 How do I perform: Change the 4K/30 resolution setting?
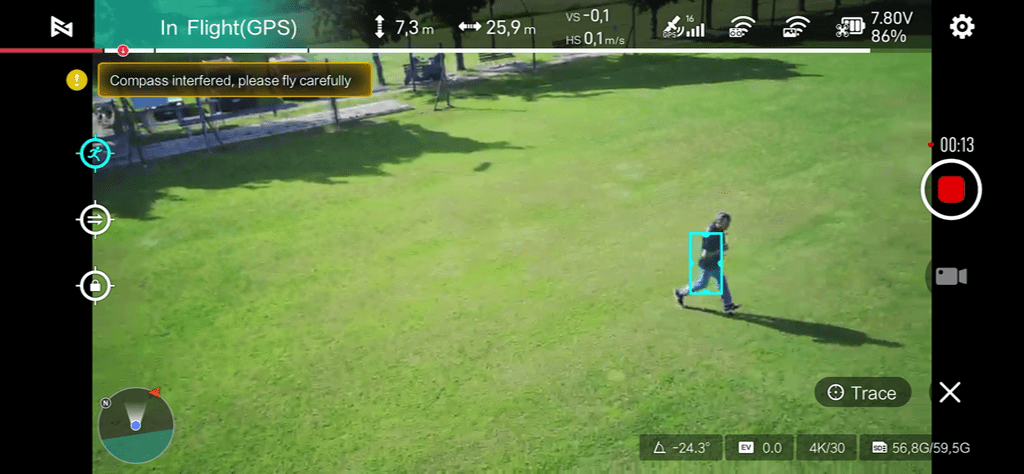pos(829,448)
